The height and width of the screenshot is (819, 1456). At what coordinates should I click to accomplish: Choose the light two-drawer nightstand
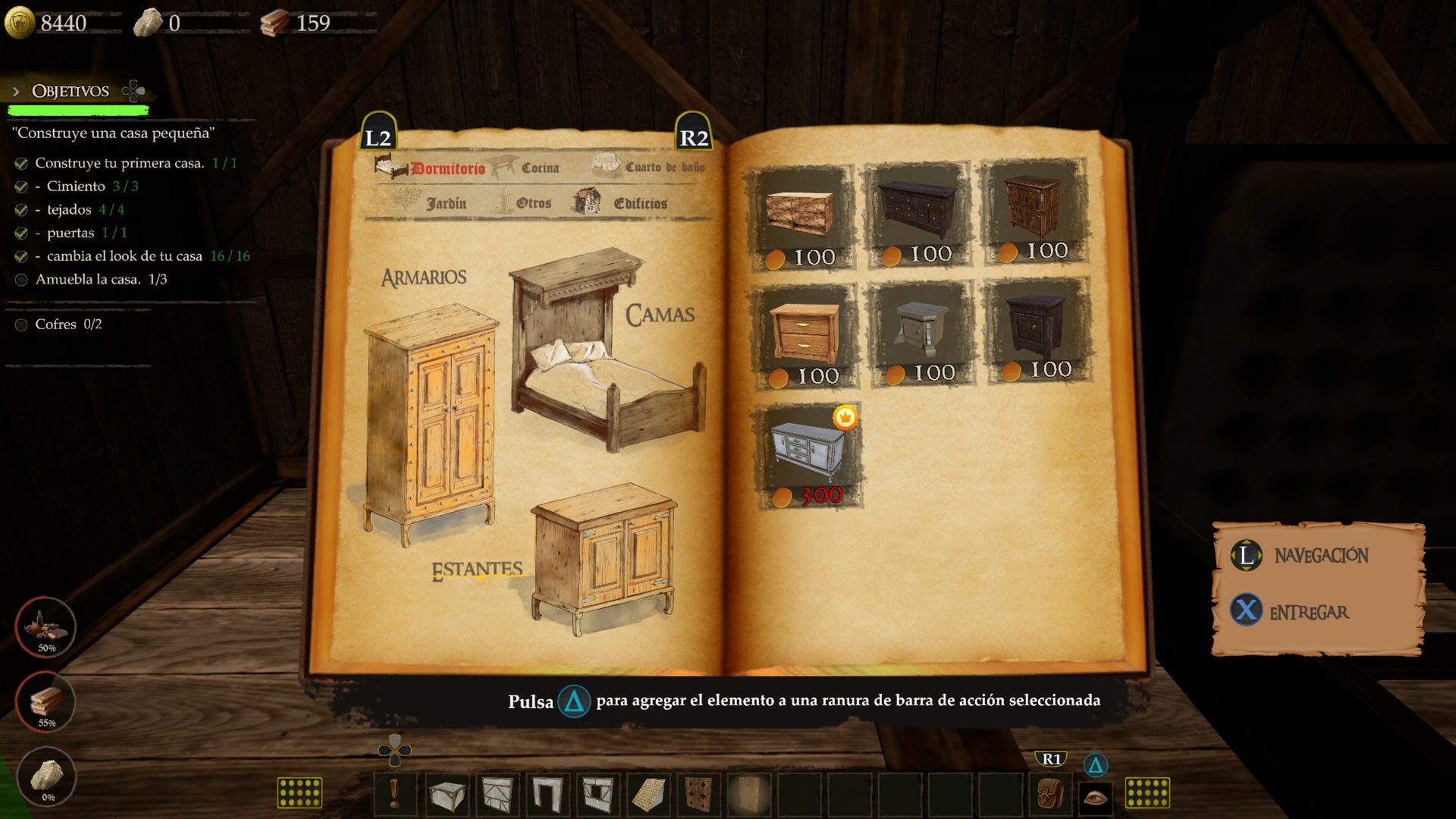805,335
